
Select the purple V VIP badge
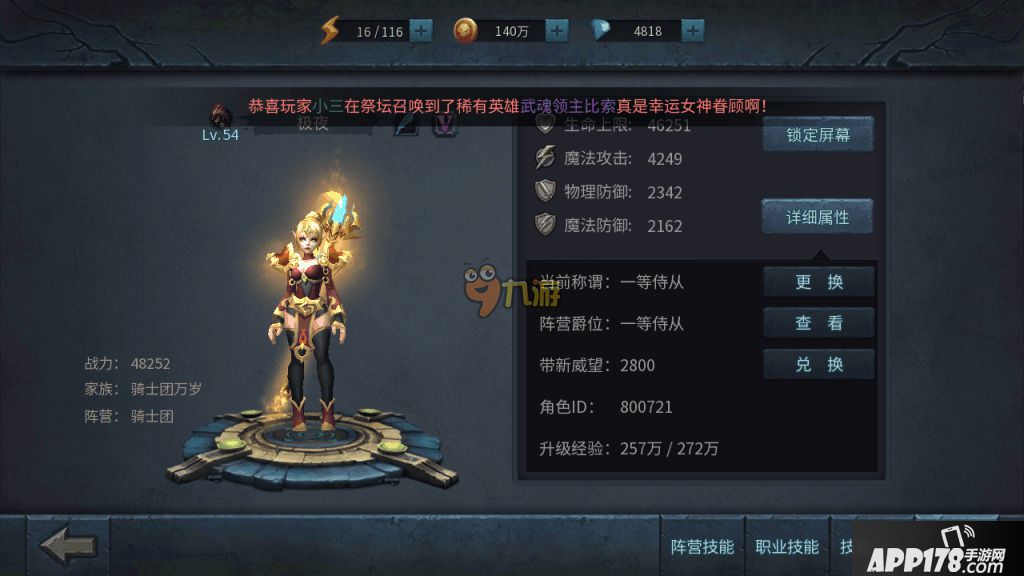(444, 124)
